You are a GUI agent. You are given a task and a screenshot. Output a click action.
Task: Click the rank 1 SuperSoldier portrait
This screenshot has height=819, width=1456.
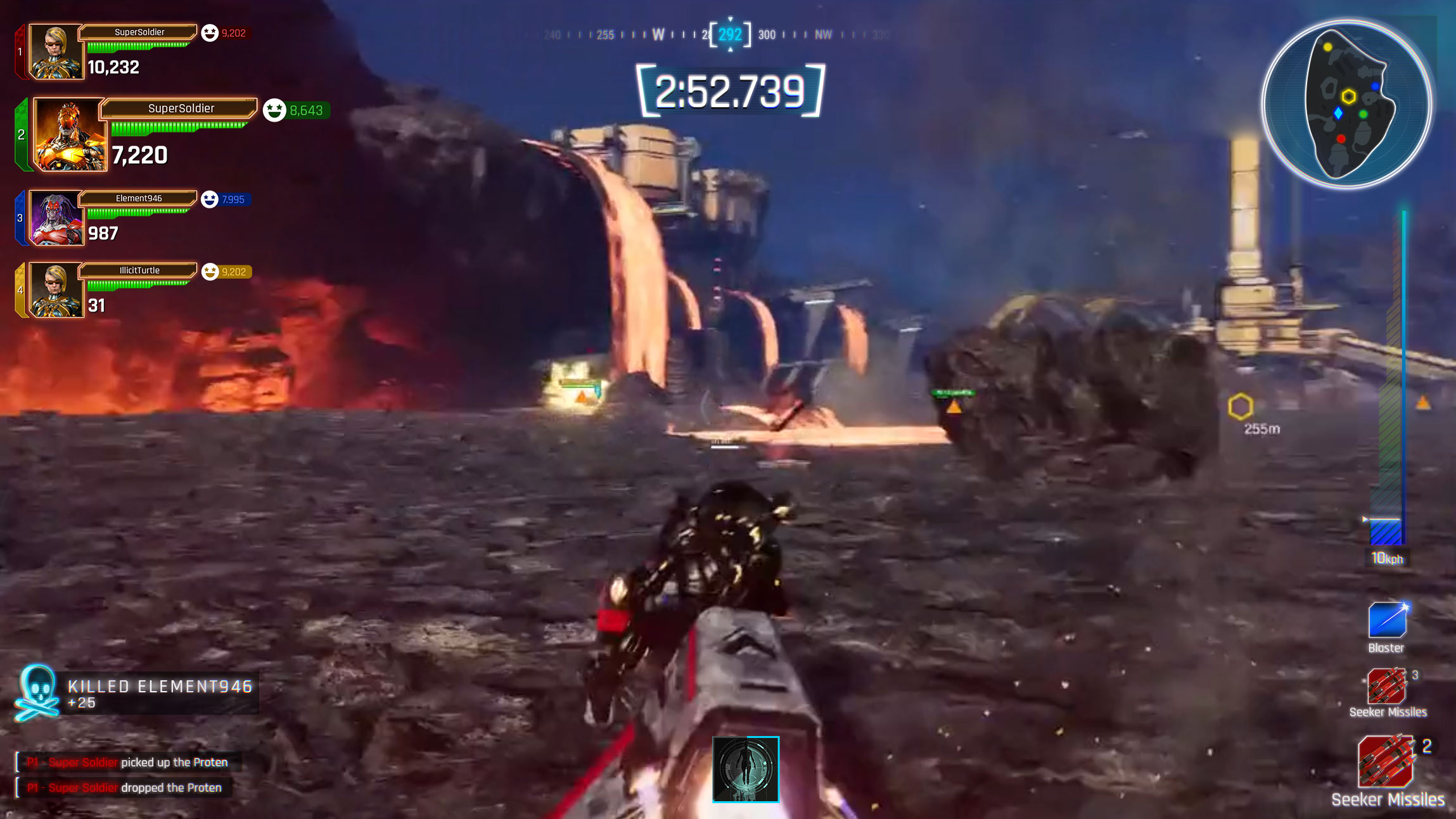coord(56,52)
